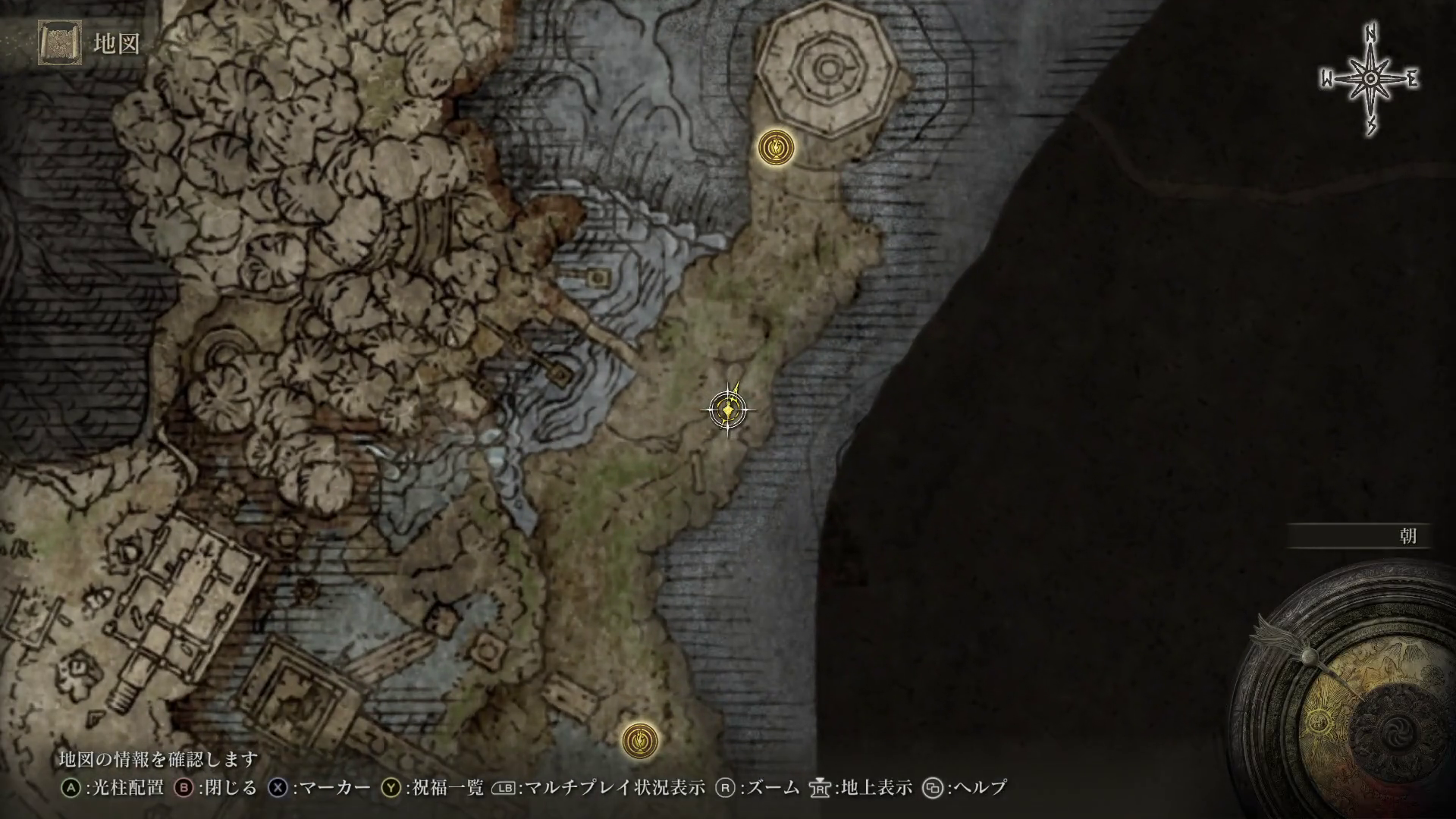Image resolution: width=1456 pixels, height=819 pixels.
Task: Click the compass rose
Action: [x=1370, y=80]
